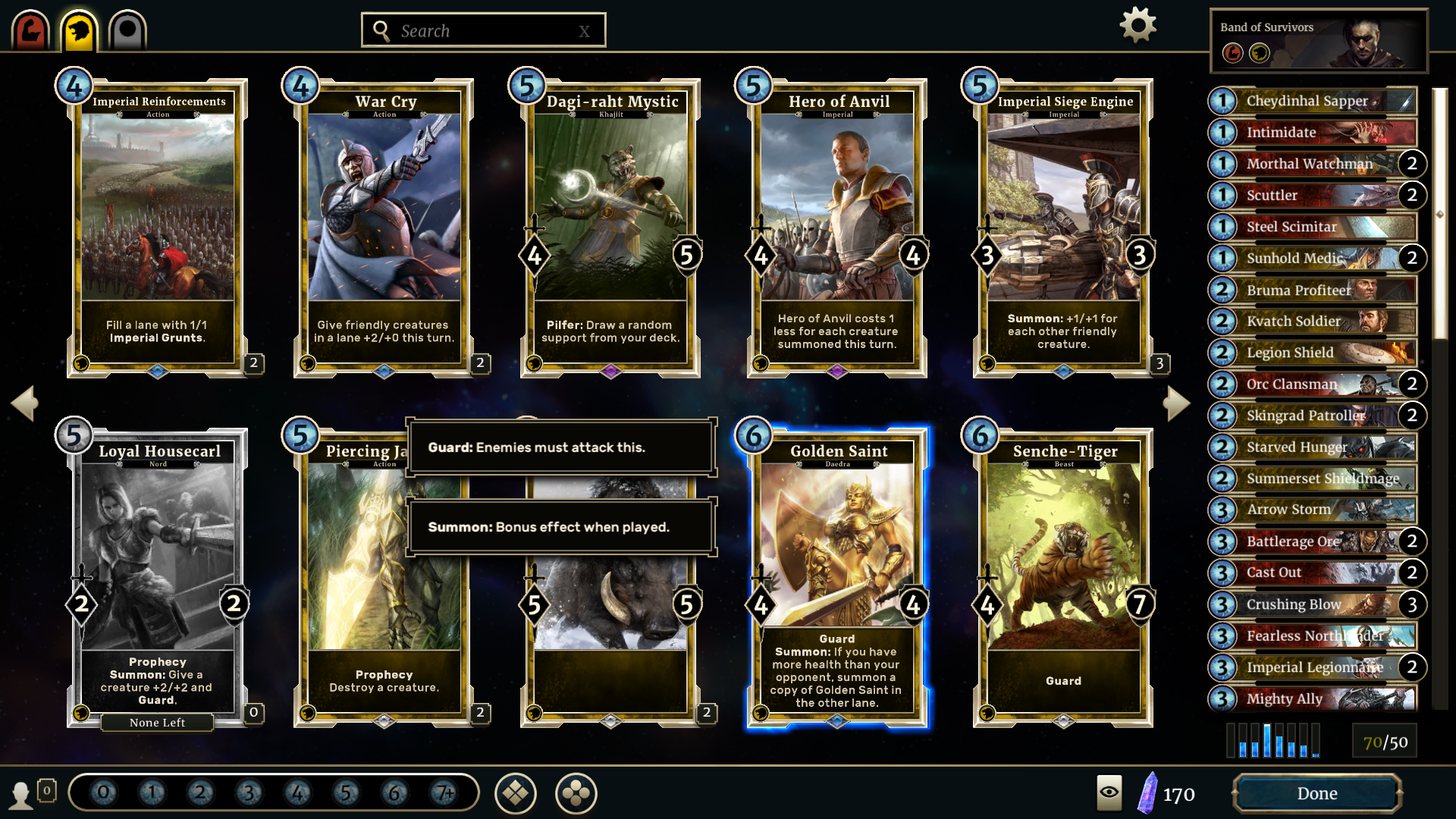Select the Imperial Reinforcements card
This screenshot has height=819, width=1456.
(158, 227)
